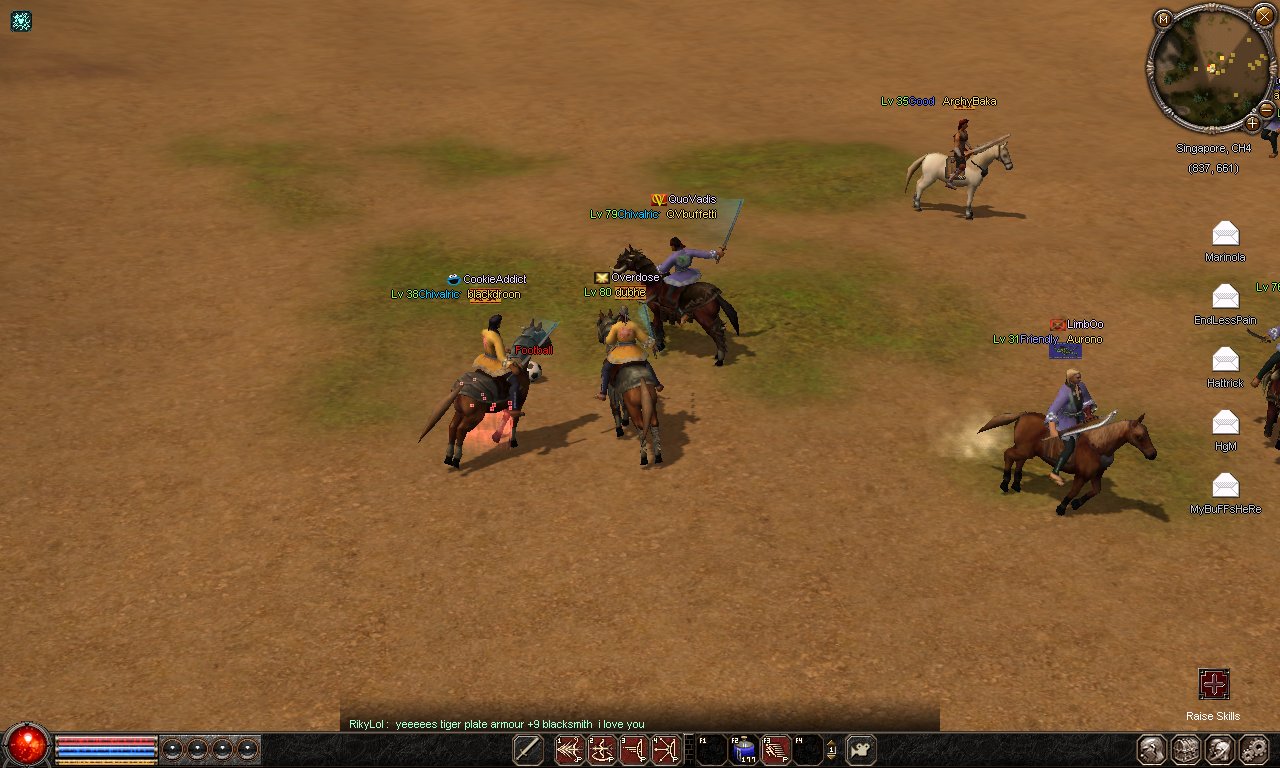Toggle the camera mode button
1280x768 pixels.
click(861, 750)
